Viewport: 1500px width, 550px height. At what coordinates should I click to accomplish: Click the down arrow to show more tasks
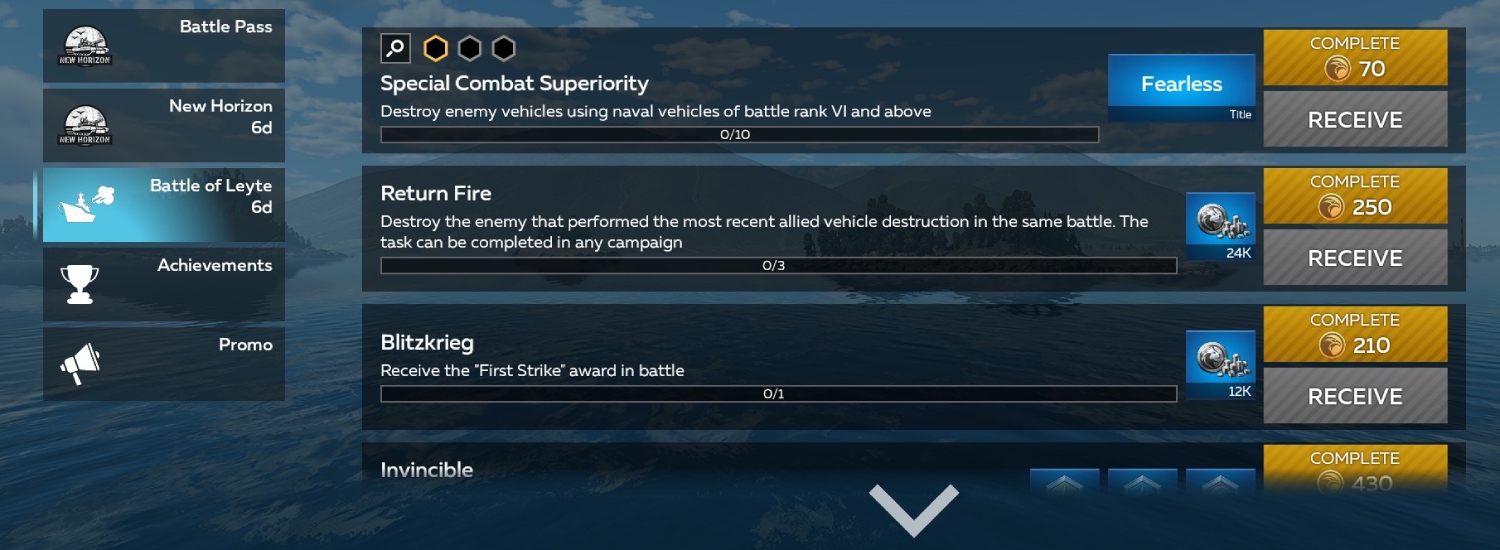913,507
